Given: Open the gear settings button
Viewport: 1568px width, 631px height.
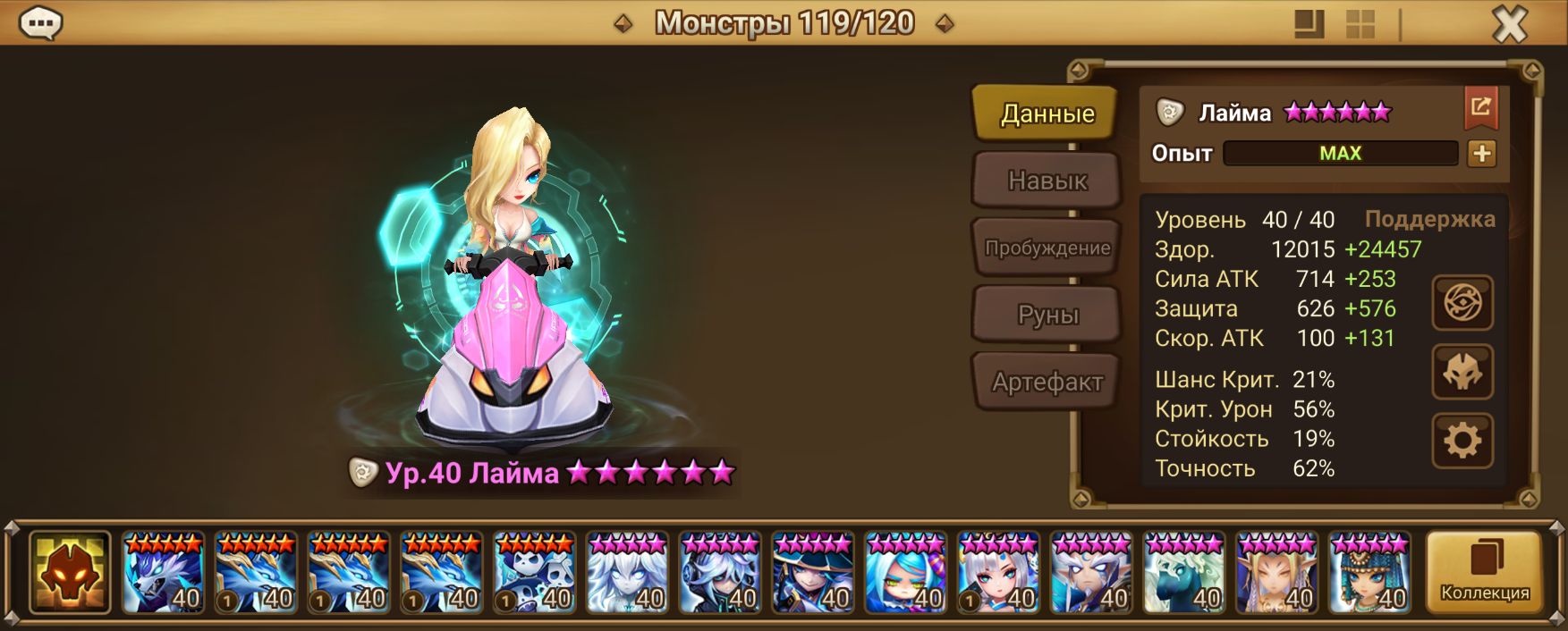Looking at the screenshot, I should [1462, 441].
